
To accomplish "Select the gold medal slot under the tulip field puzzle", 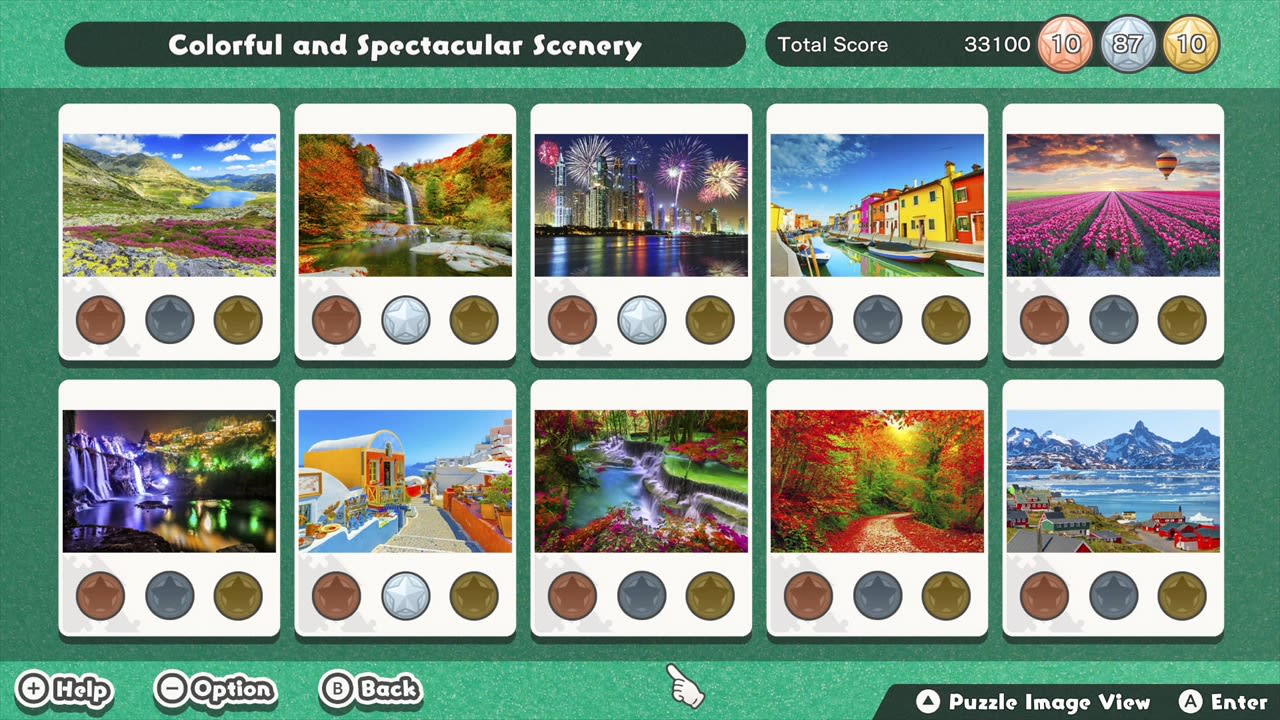I will click(x=1182, y=320).
